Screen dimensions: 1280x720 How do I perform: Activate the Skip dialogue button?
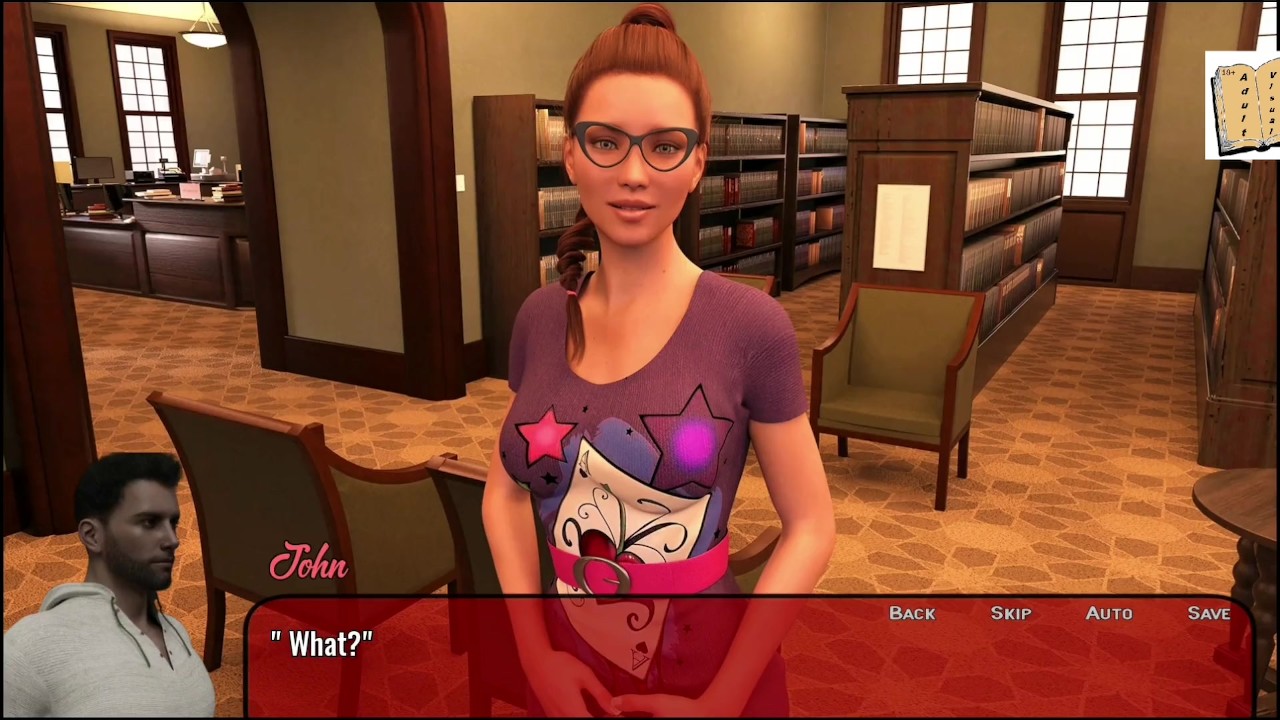click(1010, 613)
